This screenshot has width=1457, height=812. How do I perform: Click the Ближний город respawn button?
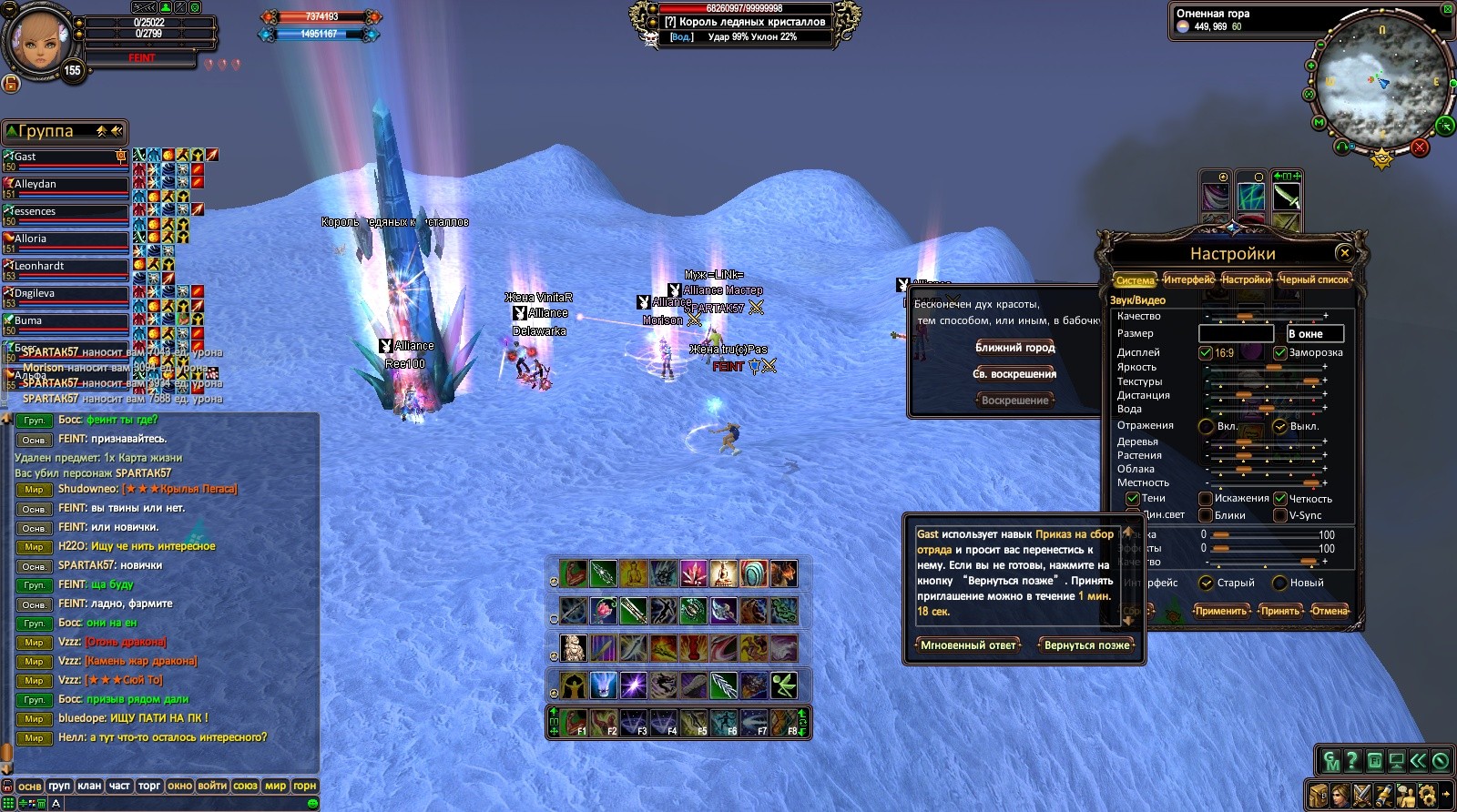(x=1014, y=348)
